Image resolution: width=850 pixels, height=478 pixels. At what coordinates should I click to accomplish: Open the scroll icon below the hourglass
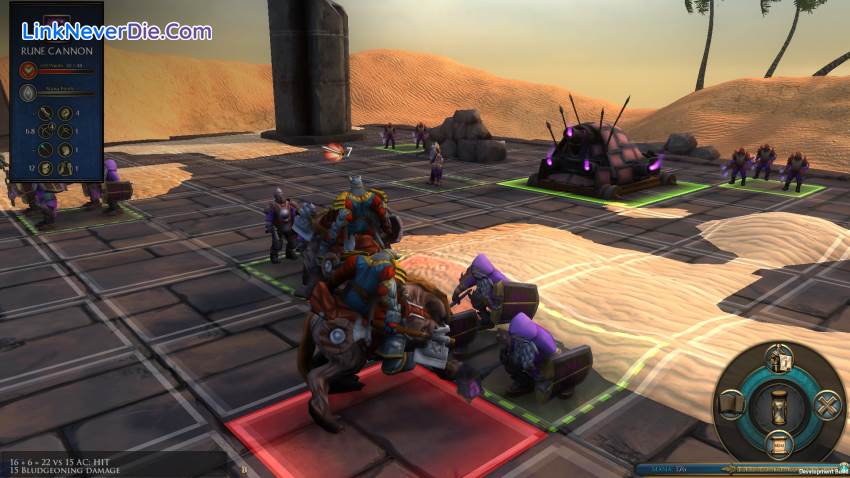coord(779,444)
